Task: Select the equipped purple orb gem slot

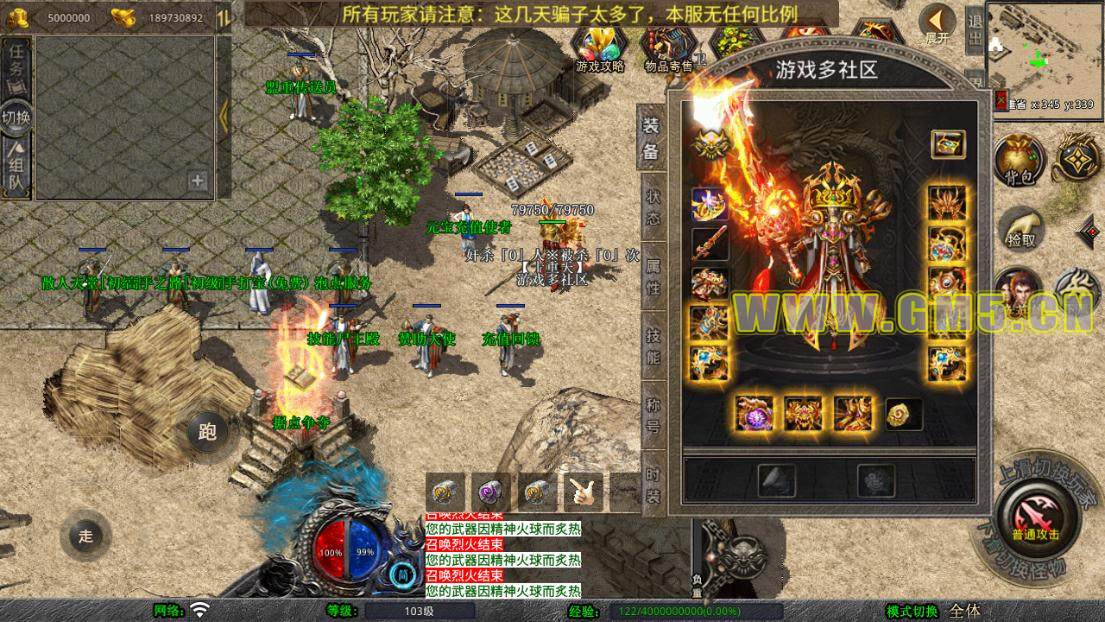Action: click(754, 412)
